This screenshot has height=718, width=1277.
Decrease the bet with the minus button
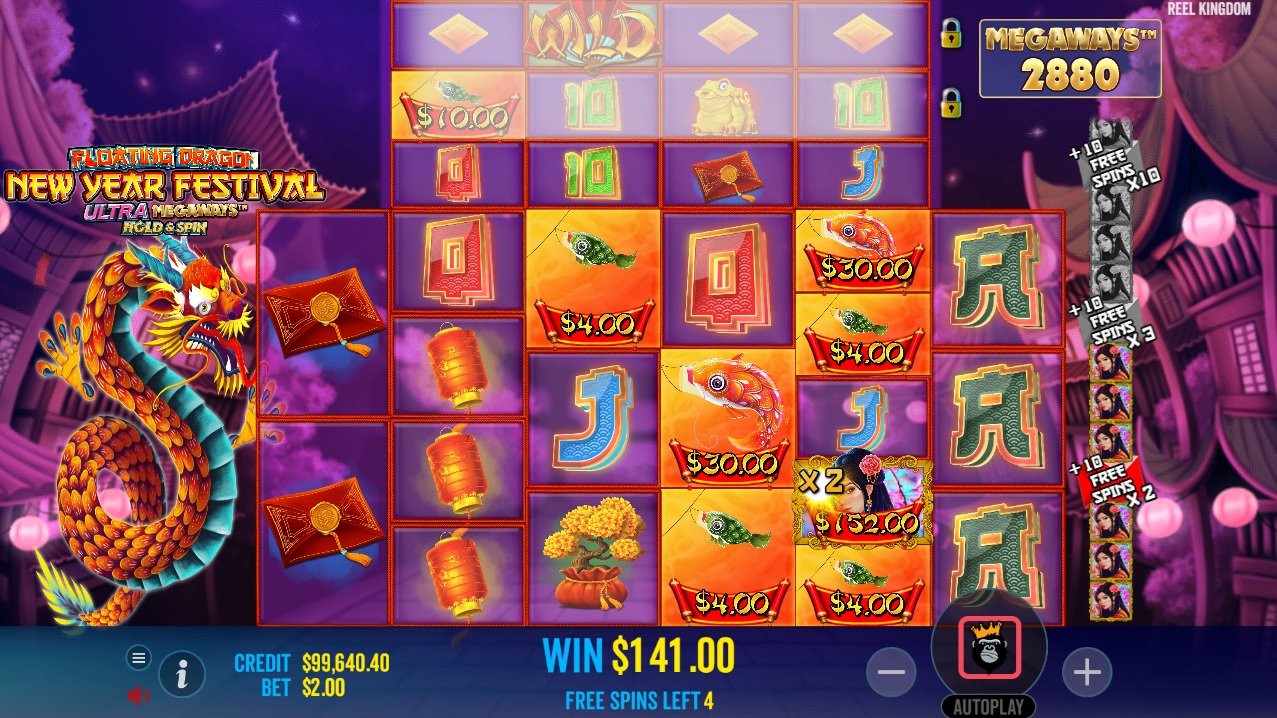[x=890, y=673]
